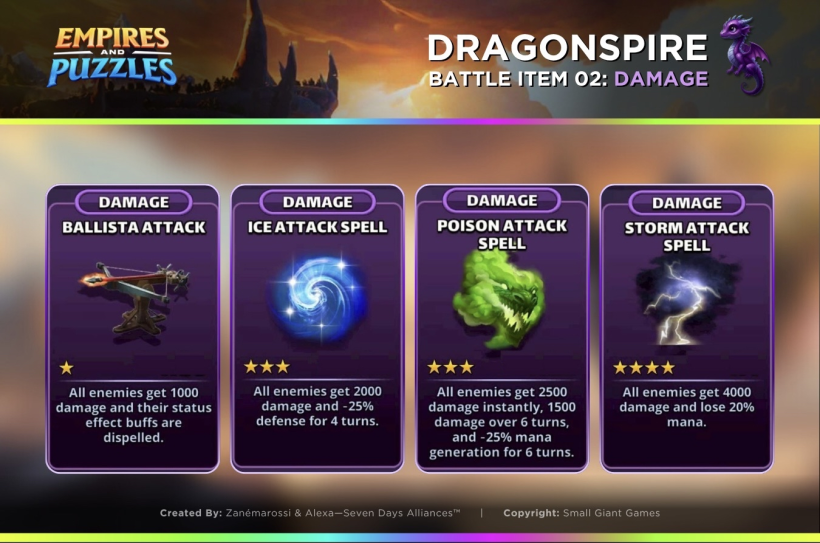This screenshot has height=543, width=820.
Task: Select the Ballista Attack item card
Action: 132,328
